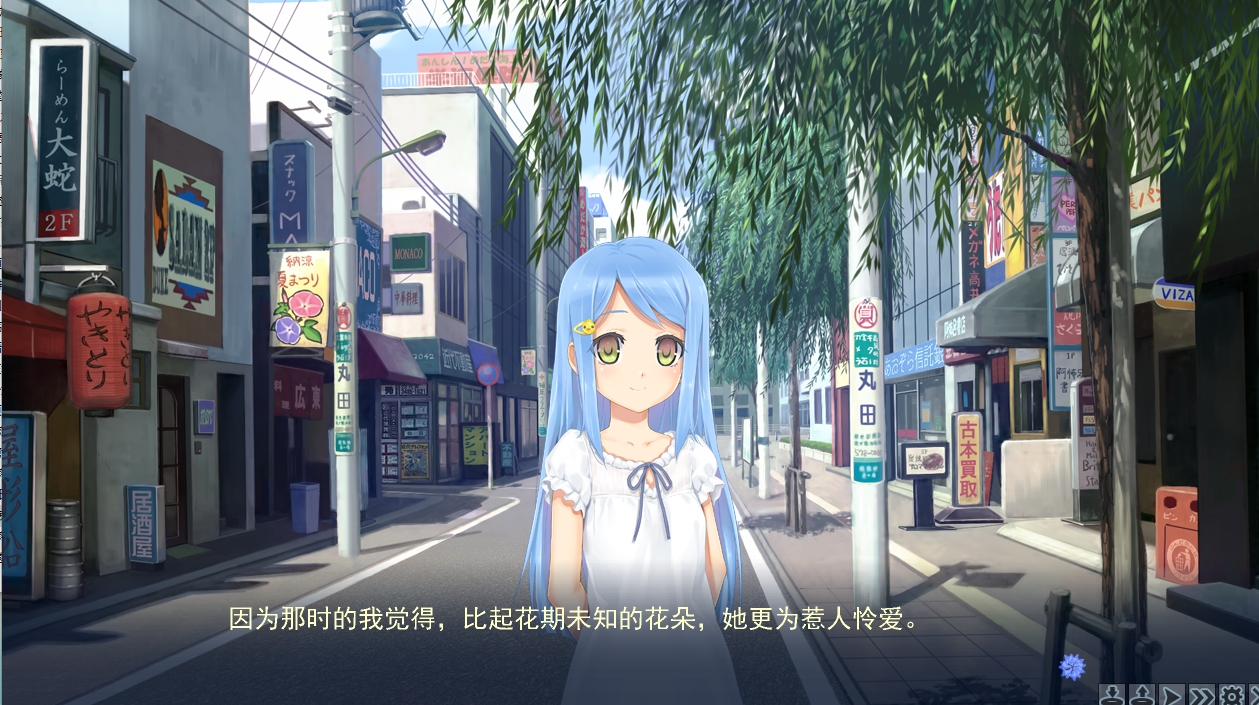Screen dimensions: 1259x705
Task: Start auto-play with the single arrow button
Action: (1172, 695)
